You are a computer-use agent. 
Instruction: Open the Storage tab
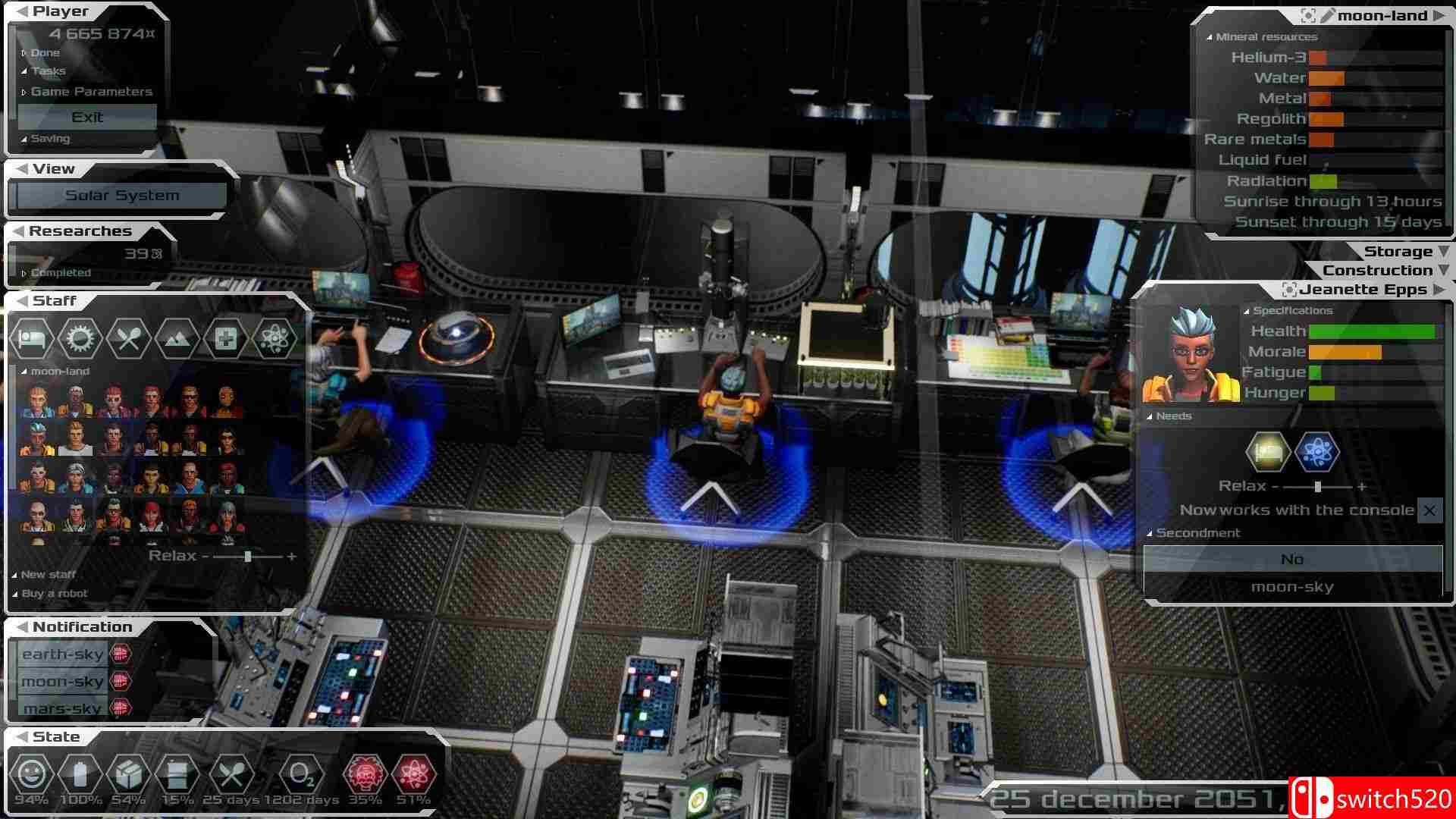[x=1398, y=250]
